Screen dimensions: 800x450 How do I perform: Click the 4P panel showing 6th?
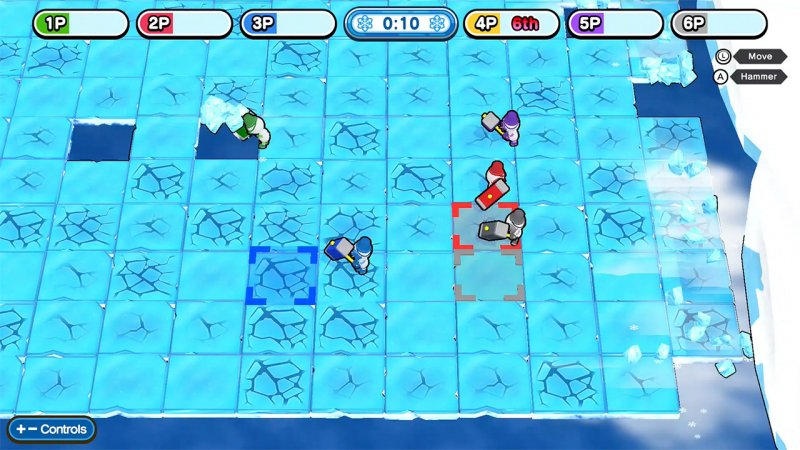(510, 23)
